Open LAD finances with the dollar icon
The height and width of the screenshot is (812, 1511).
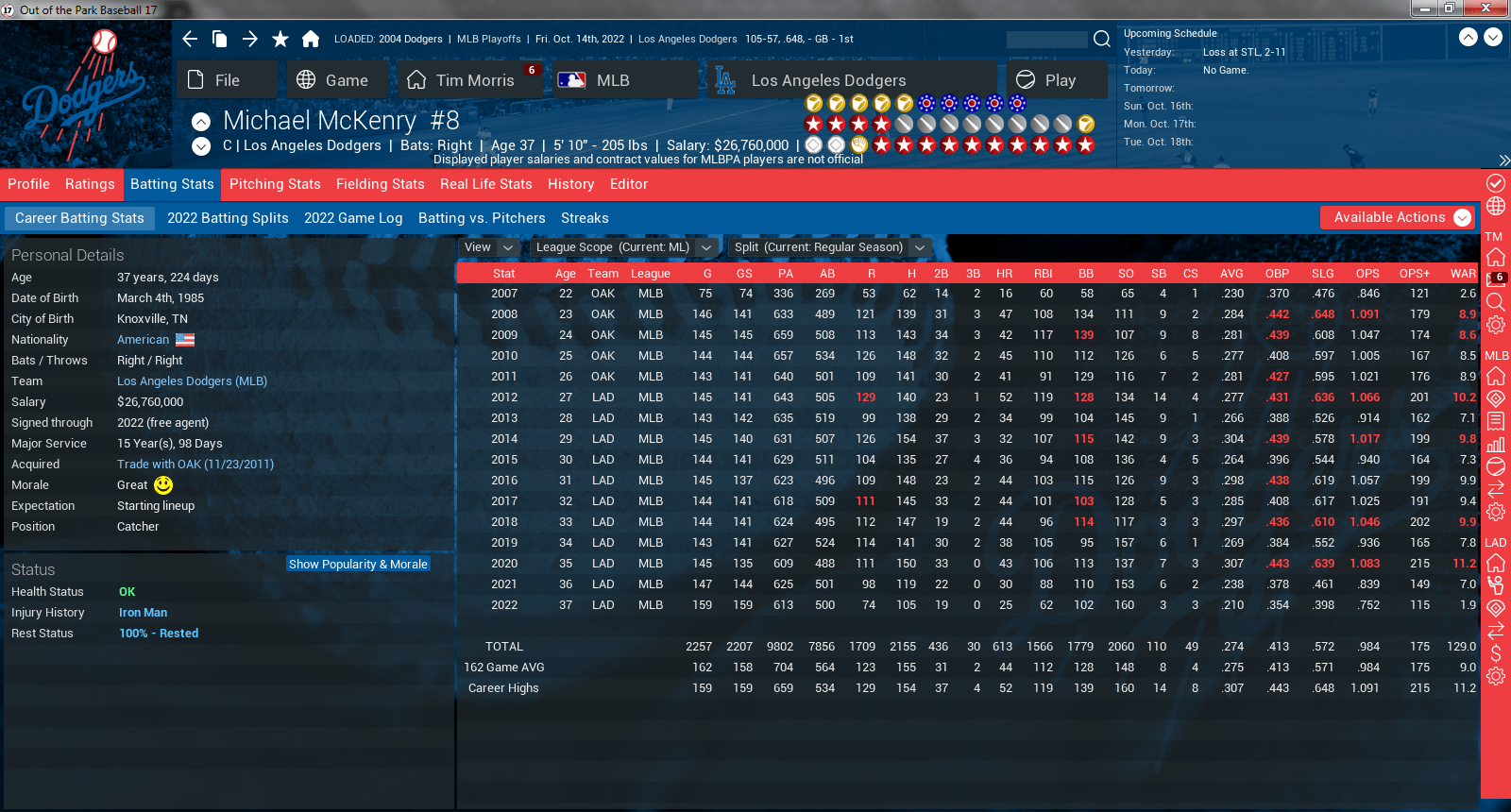coord(1495,651)
